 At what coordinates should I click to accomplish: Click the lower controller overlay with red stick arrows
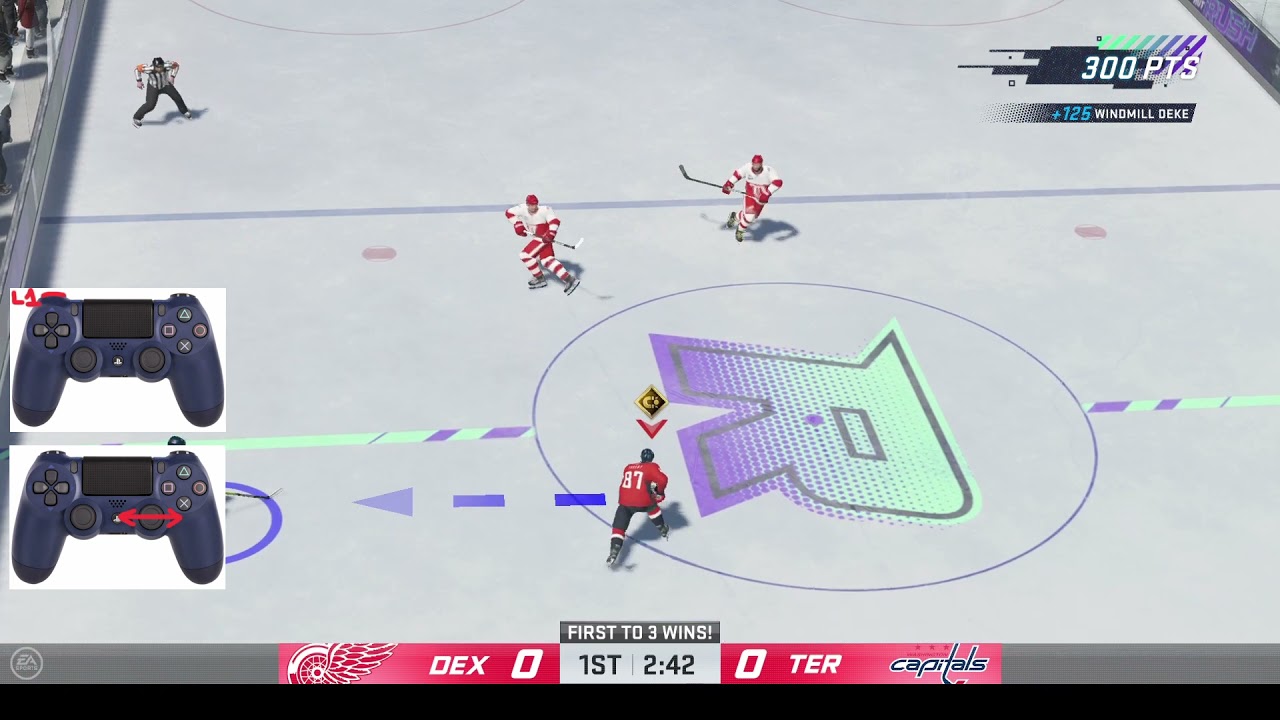(x=117, y=516)
